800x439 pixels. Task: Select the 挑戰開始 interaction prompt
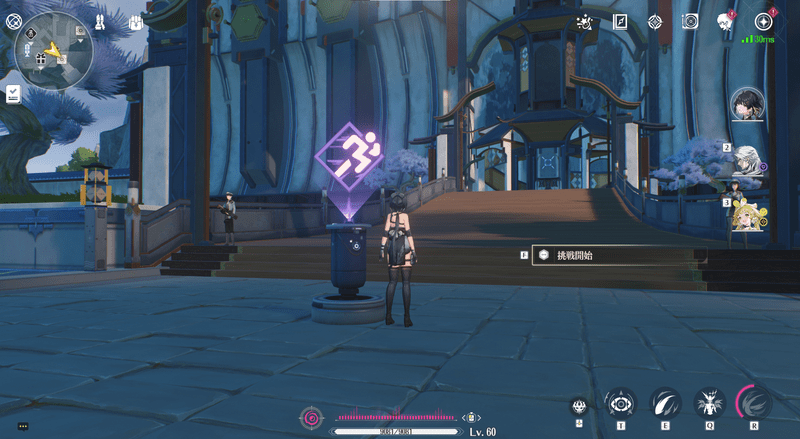coord(610,256)
